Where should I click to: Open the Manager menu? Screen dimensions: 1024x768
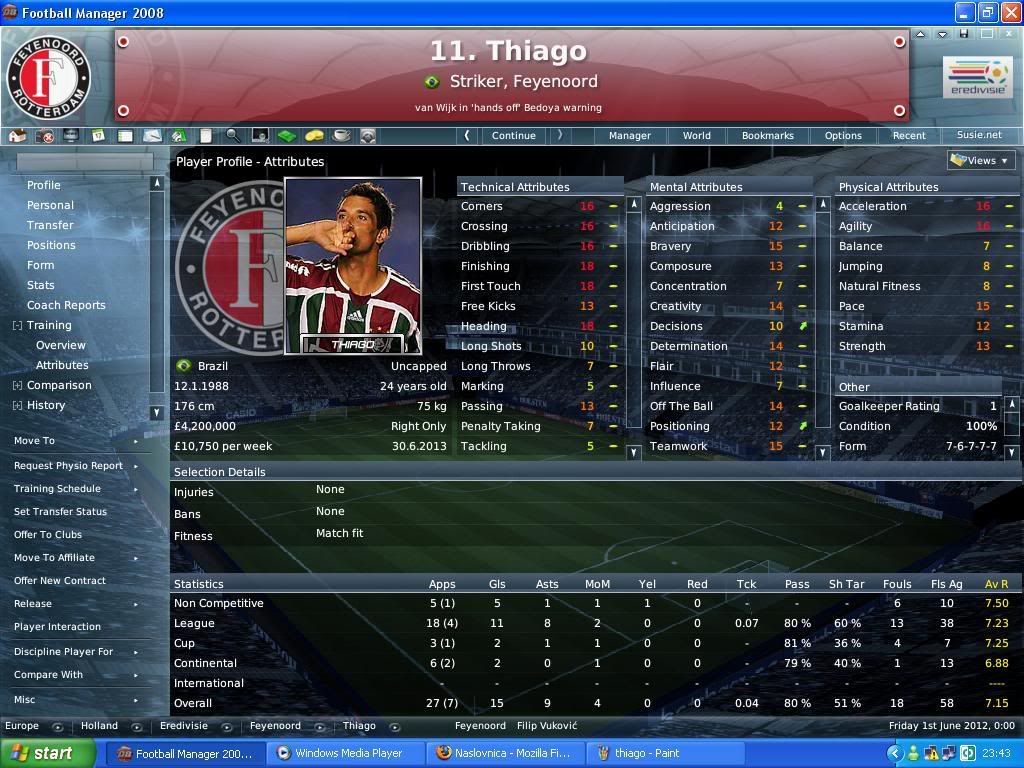[630, 135]
